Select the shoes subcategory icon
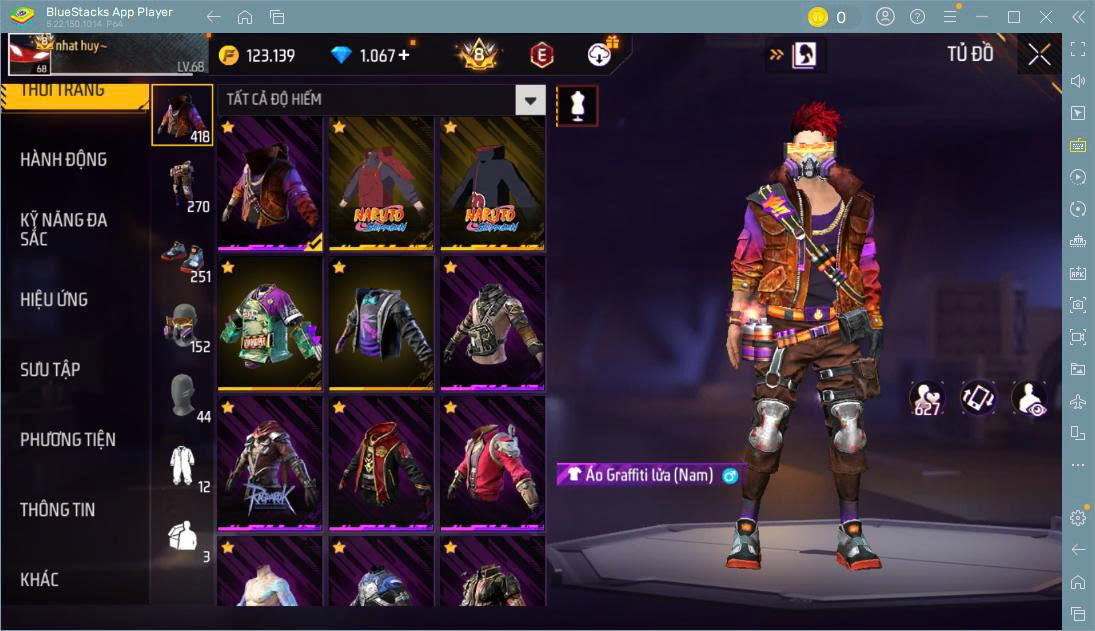The height and width of the screenshot is (631, 1095). pos(183,257)
